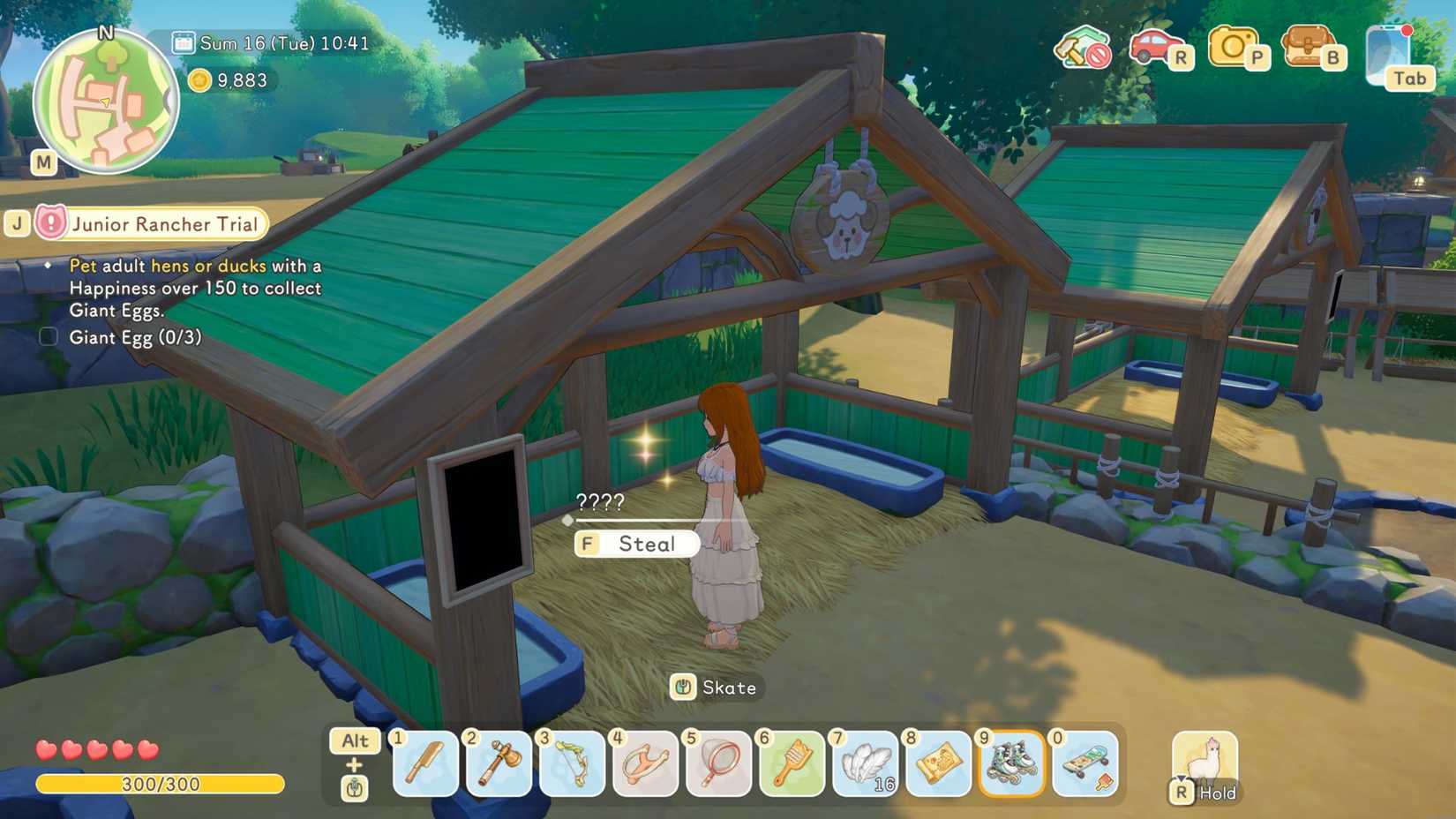Open the treasure map in slot 8
The image size is (1456, 819).
(937, 764)
